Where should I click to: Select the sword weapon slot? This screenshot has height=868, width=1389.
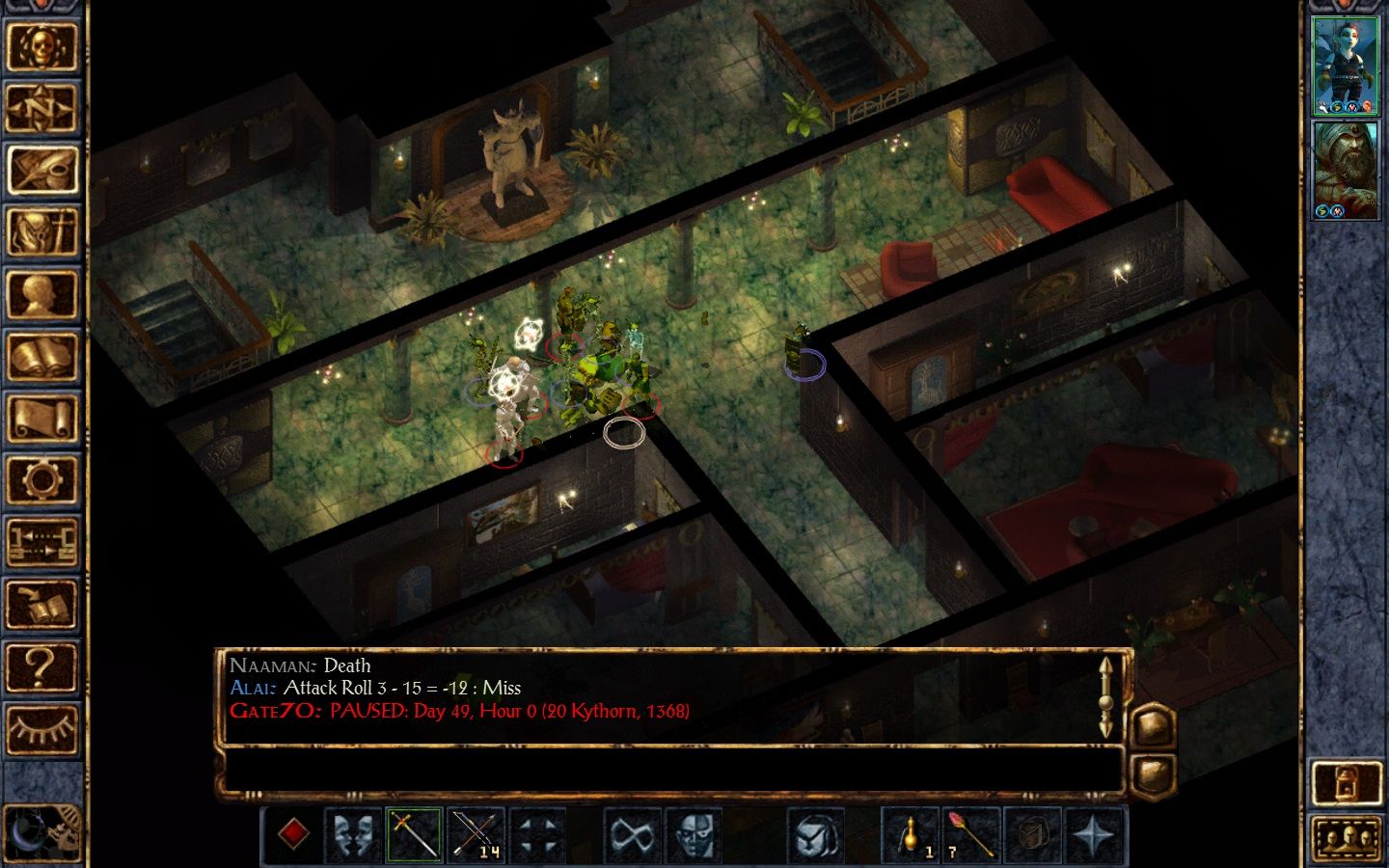(x=414, y=834)
